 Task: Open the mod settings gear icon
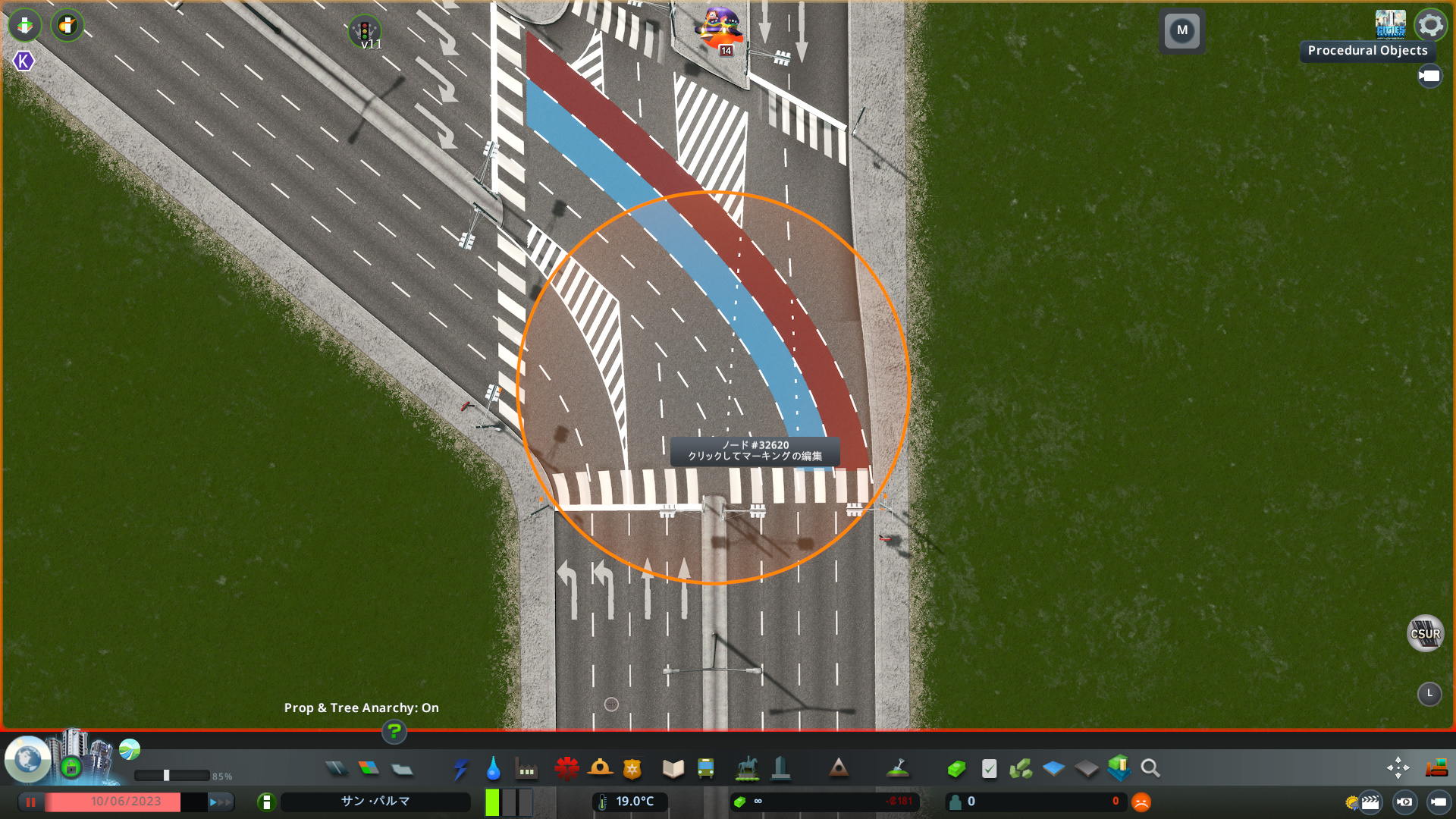coord(1430,25)
